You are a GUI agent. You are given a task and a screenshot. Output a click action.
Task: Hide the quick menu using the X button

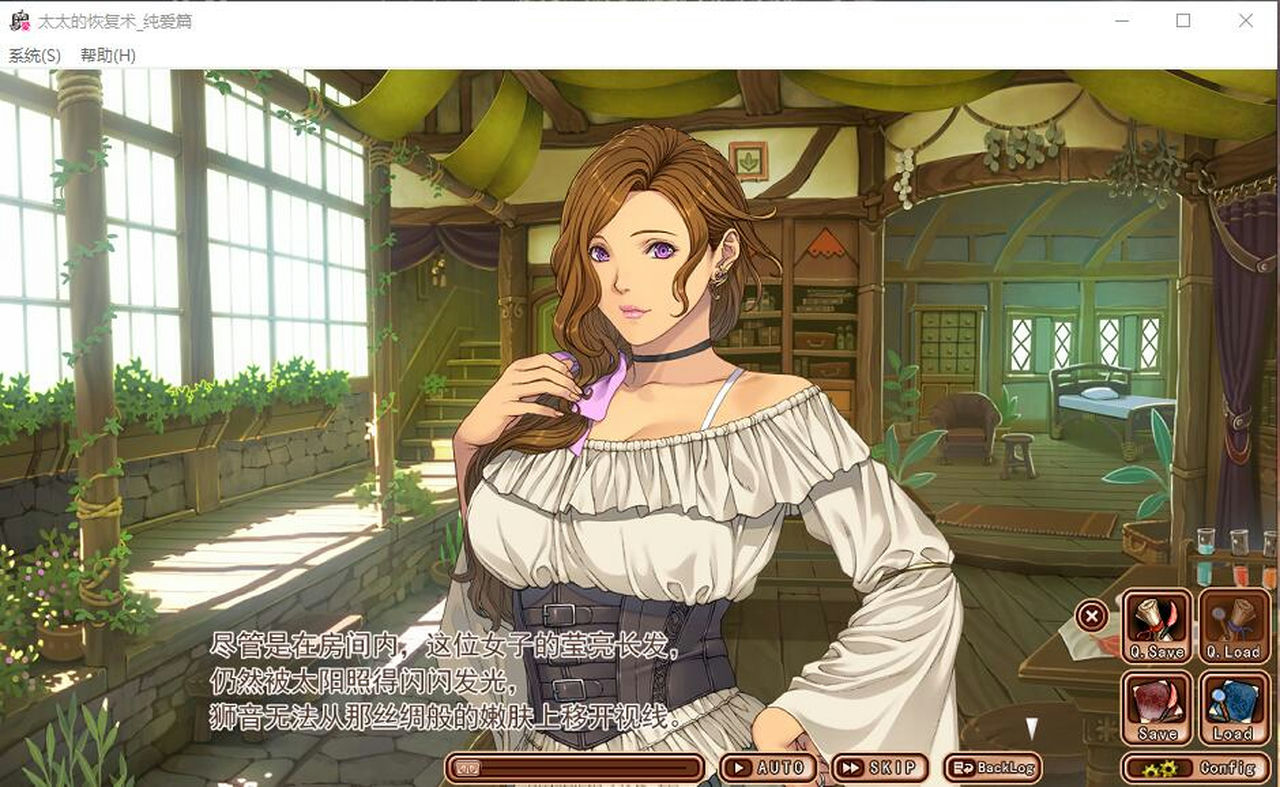click(1091, 616)
